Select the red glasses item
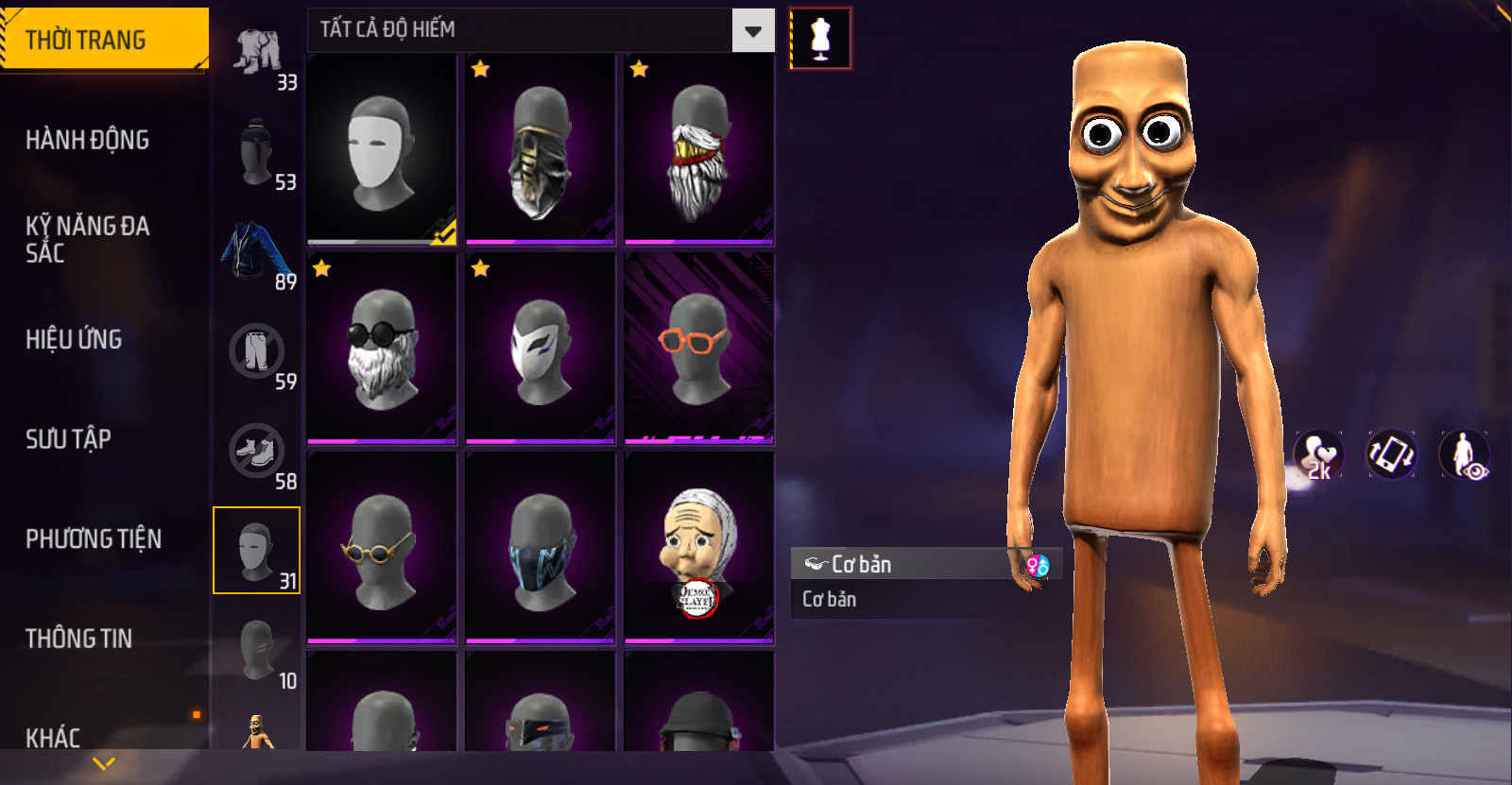 point(698,348)
